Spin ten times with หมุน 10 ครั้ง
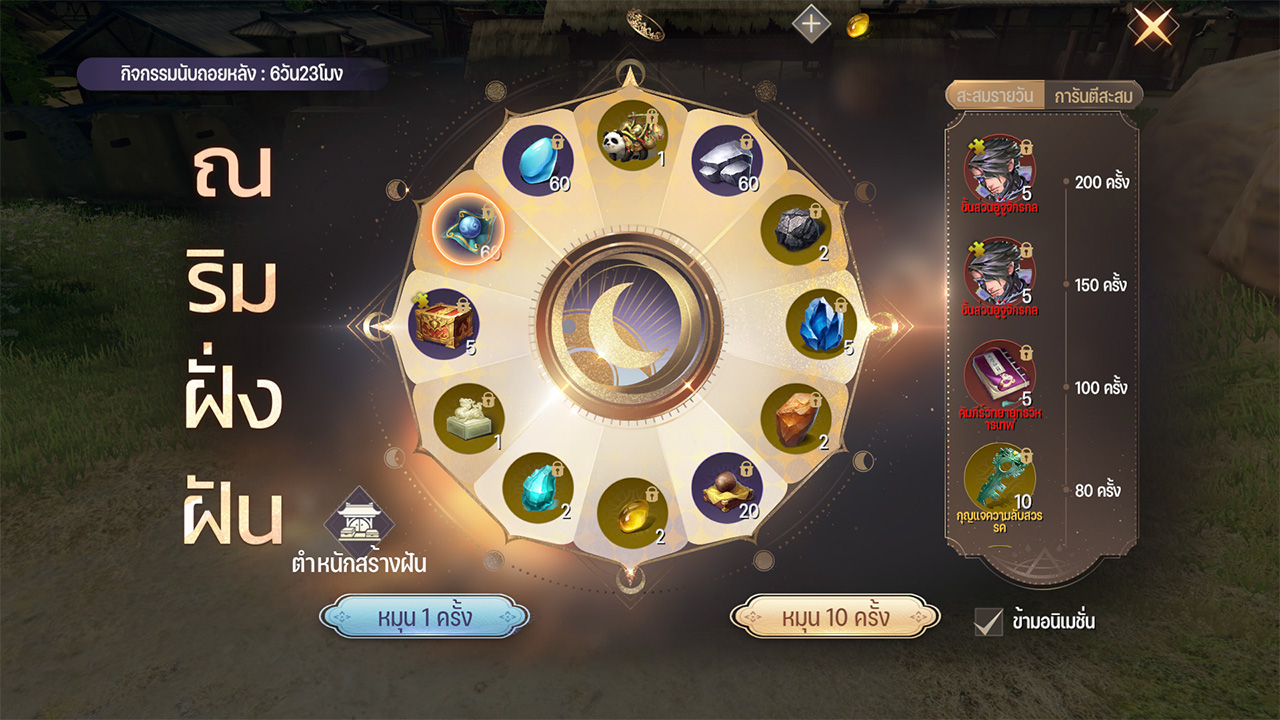 click(x=835, y=617)
